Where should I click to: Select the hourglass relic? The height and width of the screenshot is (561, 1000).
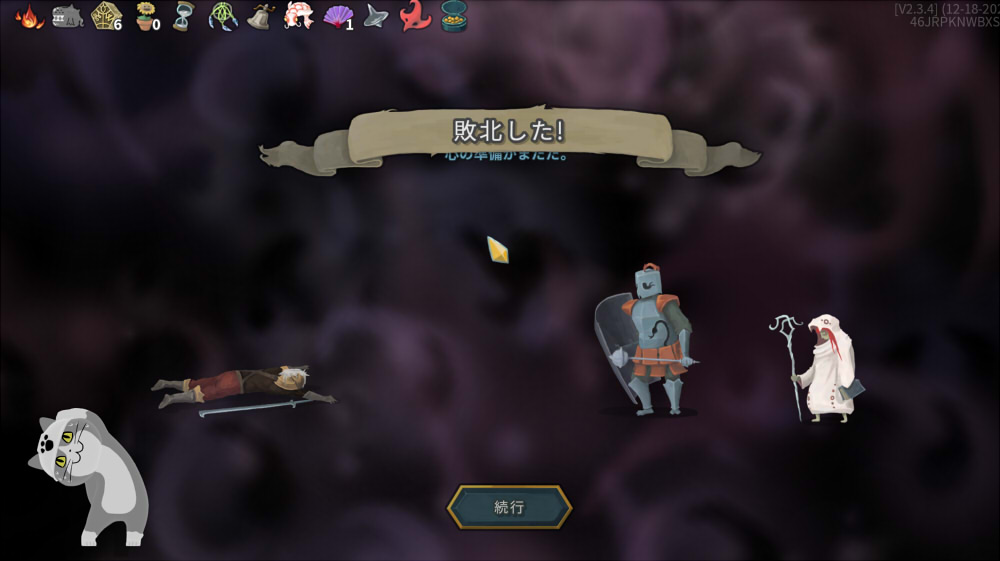click(x=183, y=16)
